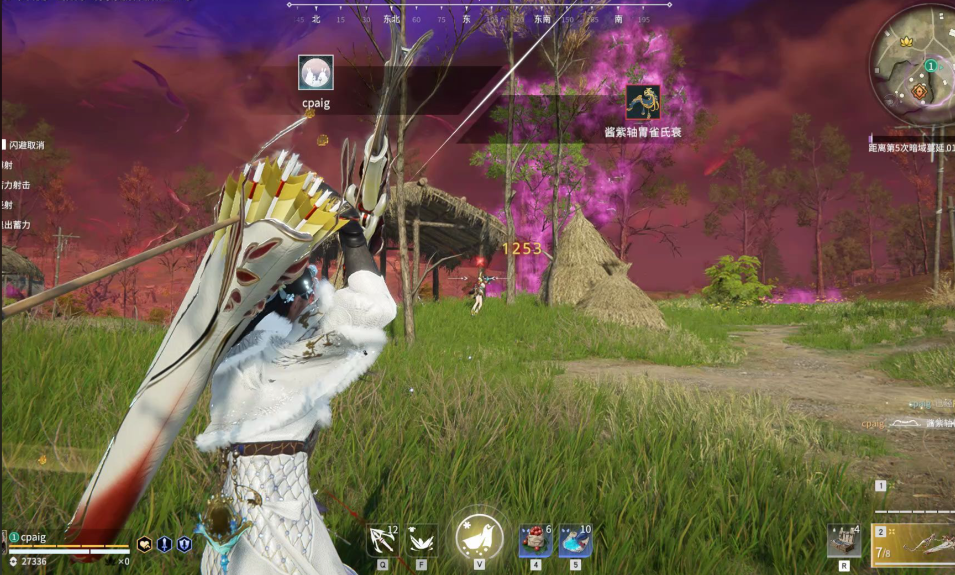Select the grappling arrow skill with 12 charges
The width and height of the screenshot is (955, 575).
coord(382,541)
